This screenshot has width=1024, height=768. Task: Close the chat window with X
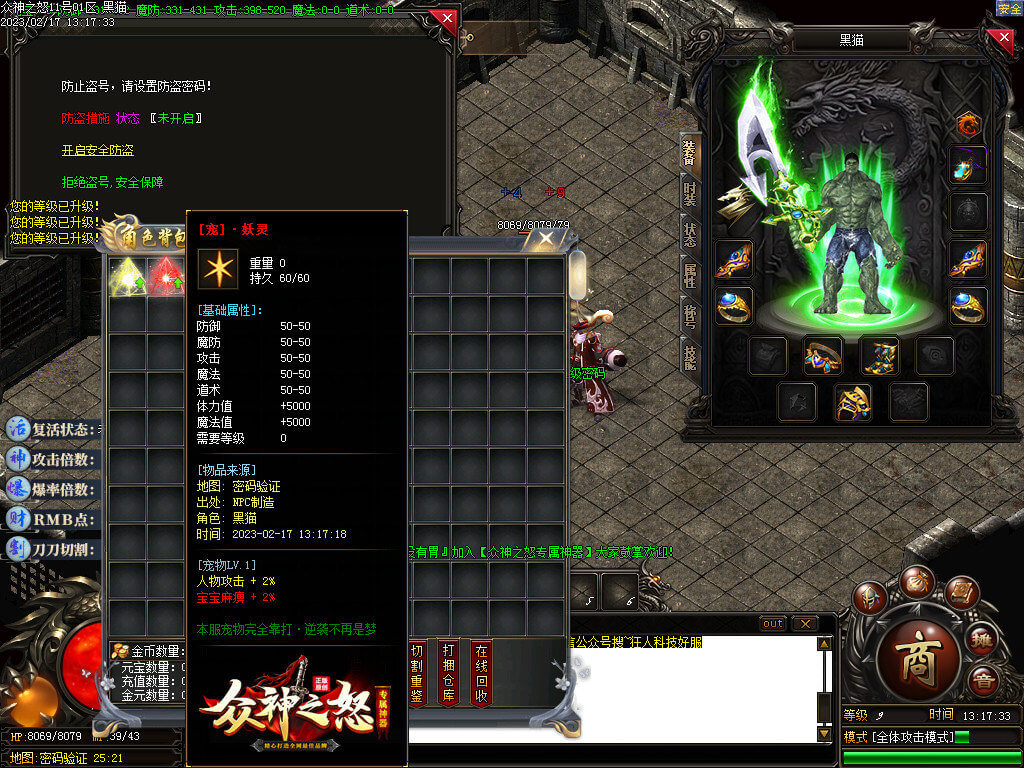click(x=804, y=623)
